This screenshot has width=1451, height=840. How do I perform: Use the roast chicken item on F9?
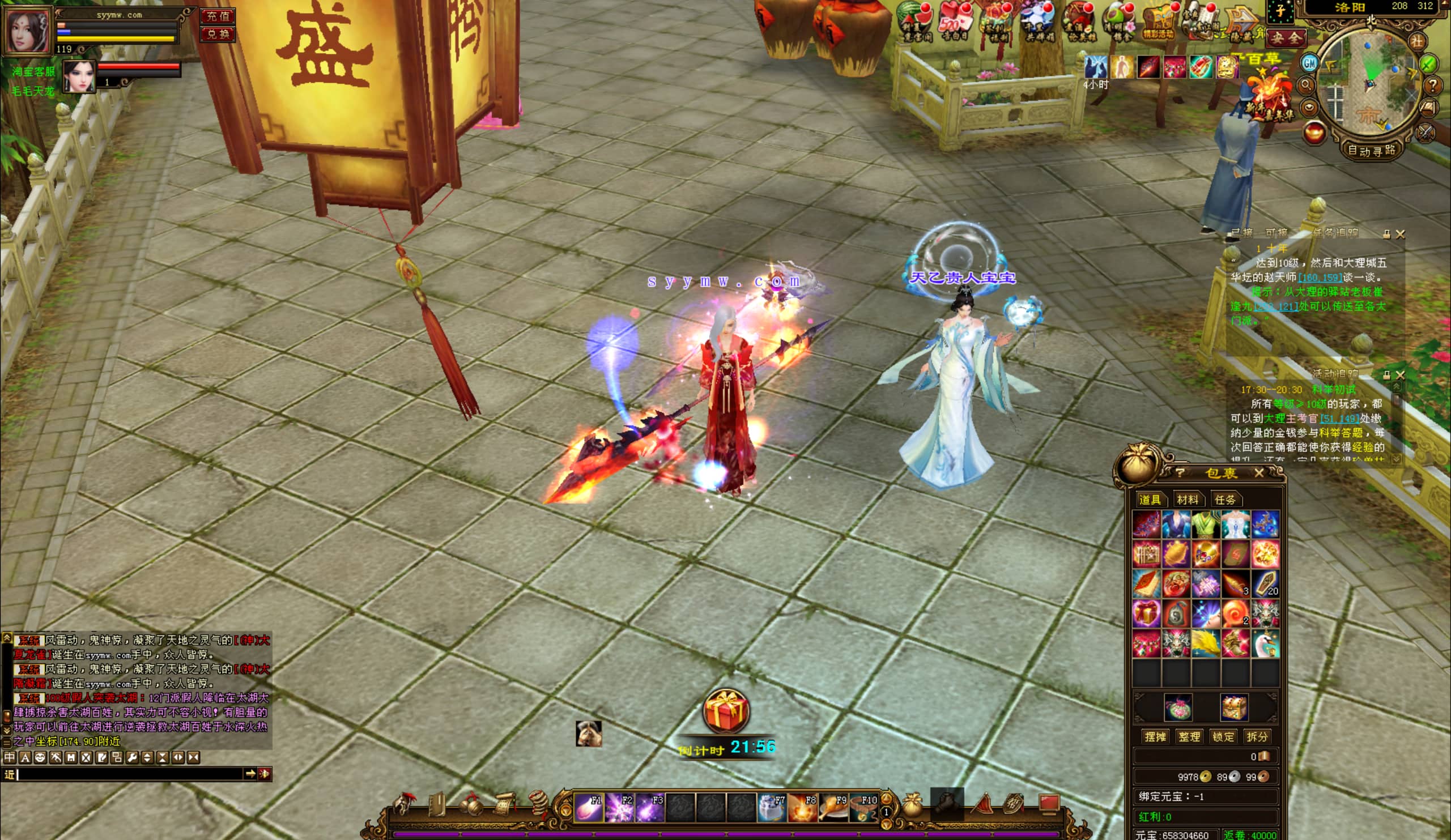point(833,807)
